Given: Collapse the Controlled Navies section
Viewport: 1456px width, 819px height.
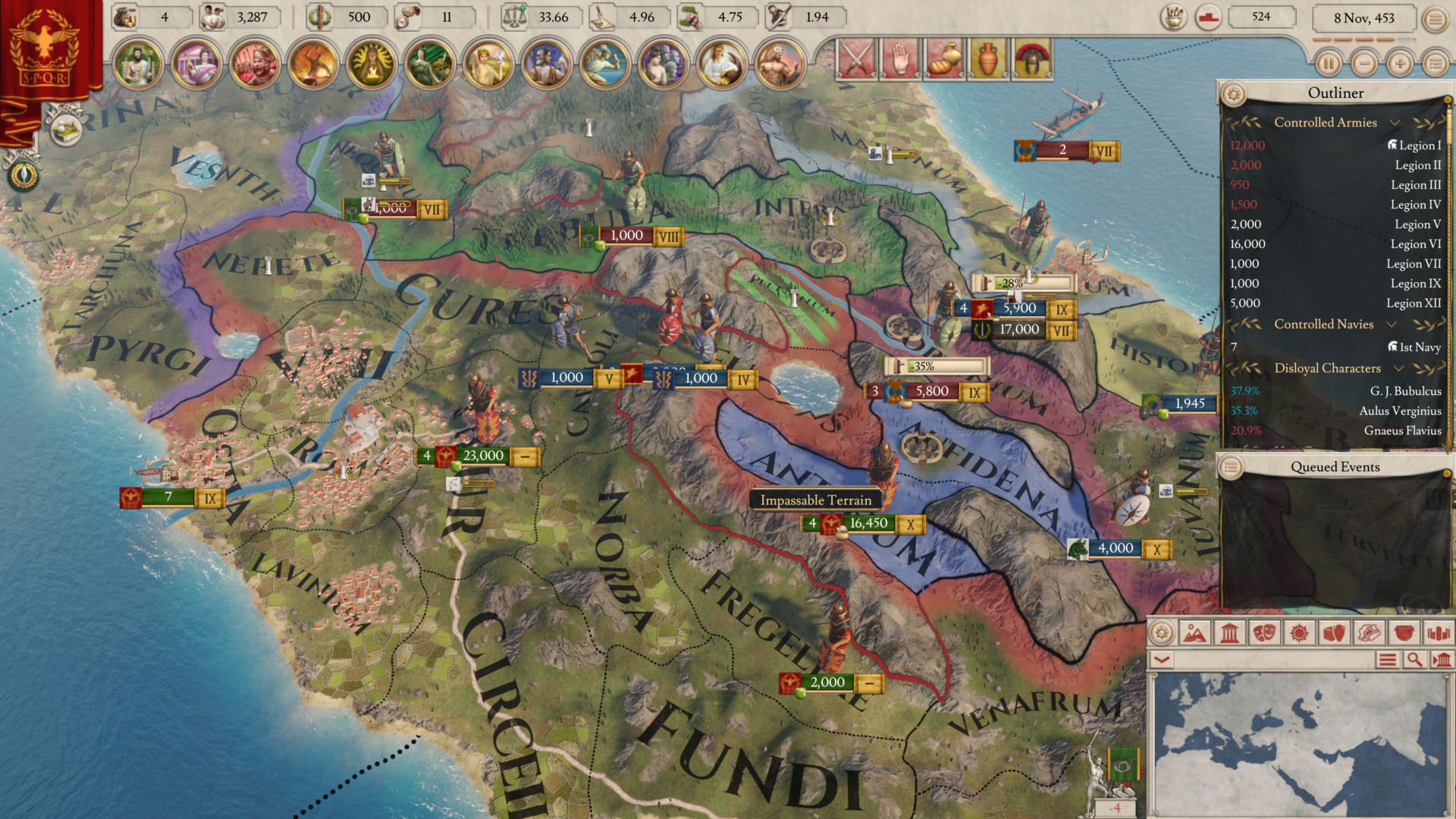Looking at the screenshot, I should coord(1392,324).
